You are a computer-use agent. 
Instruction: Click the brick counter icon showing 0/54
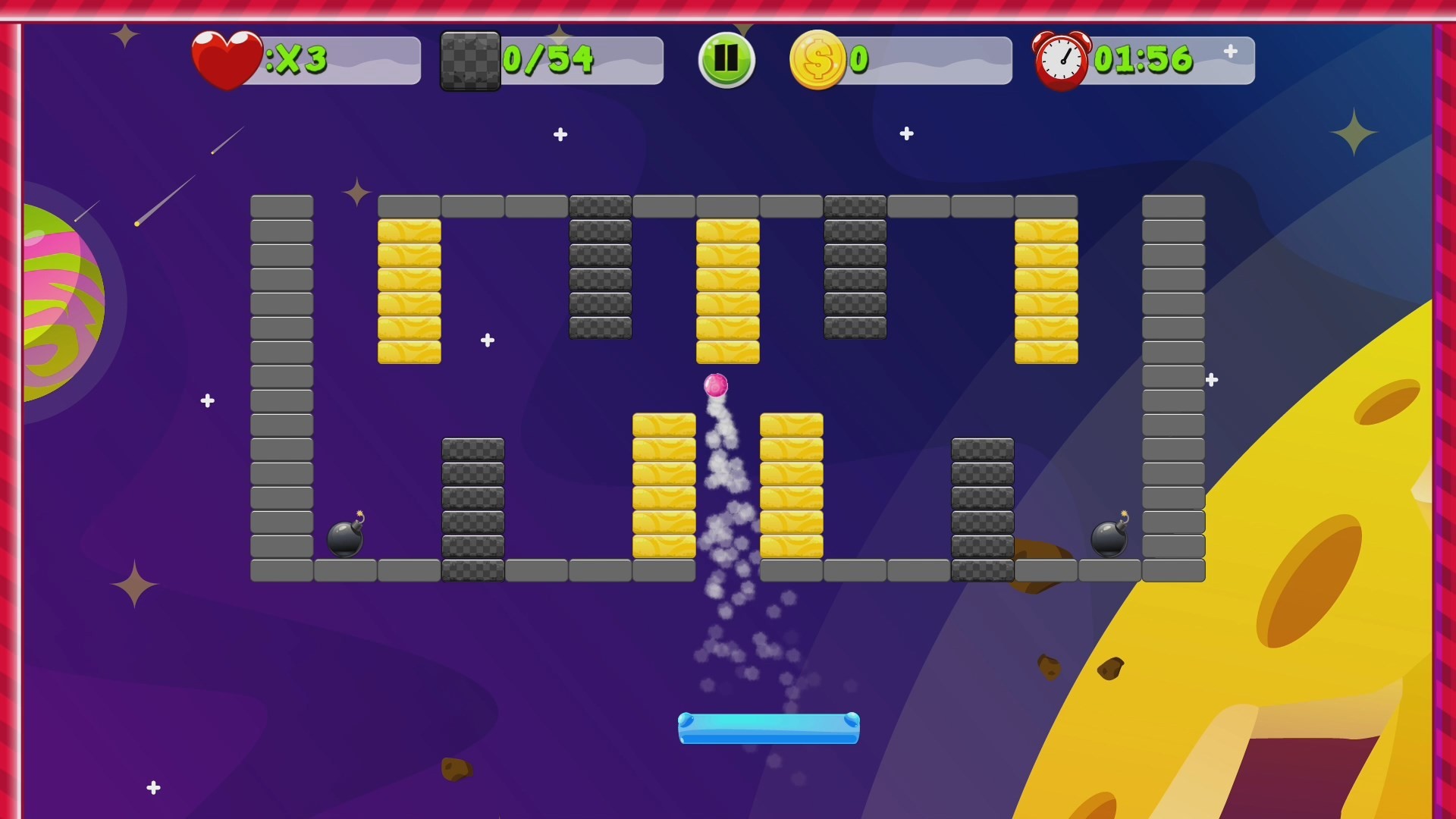470,60
